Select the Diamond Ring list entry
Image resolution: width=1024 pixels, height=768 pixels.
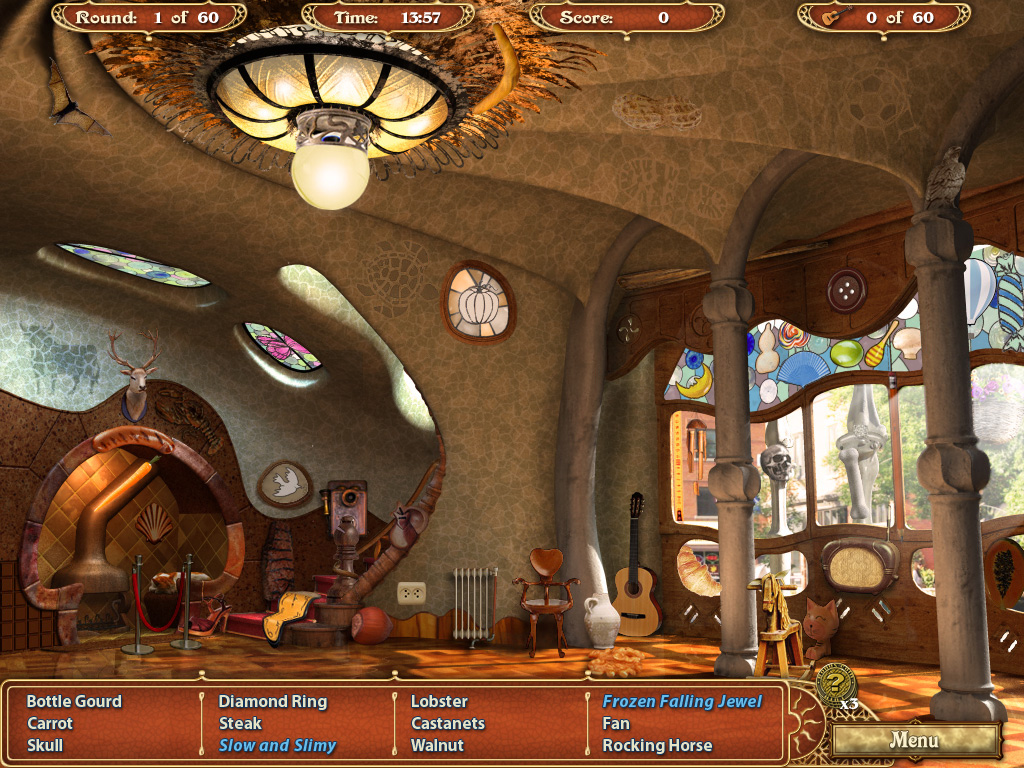pos(273,702)
